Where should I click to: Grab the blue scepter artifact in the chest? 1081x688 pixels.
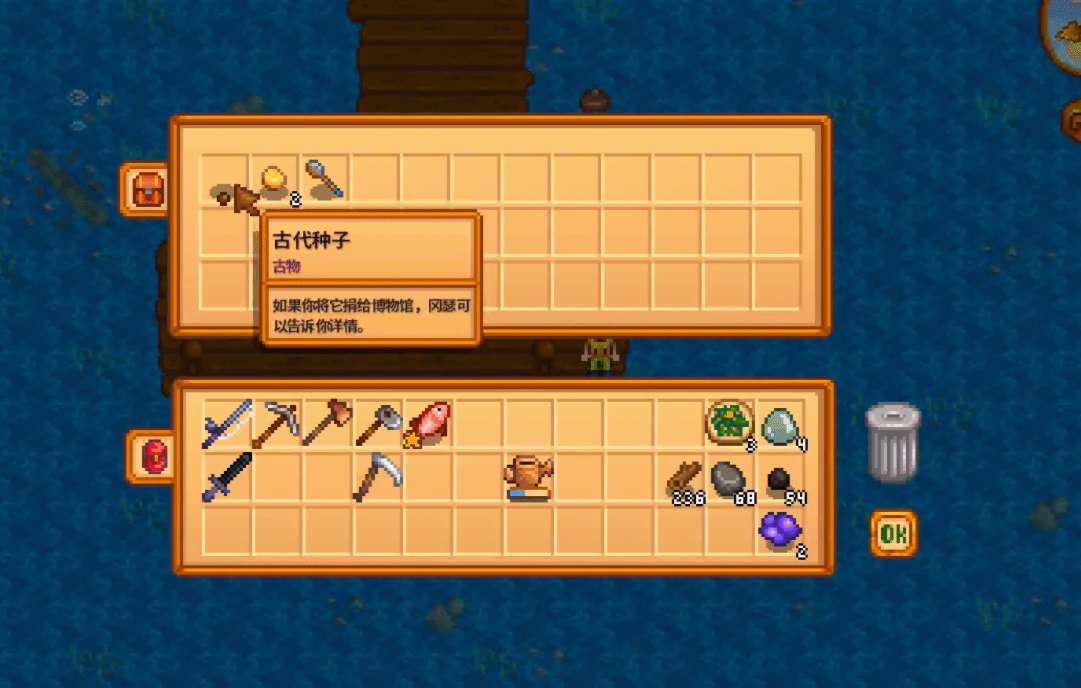click(324, 179)
